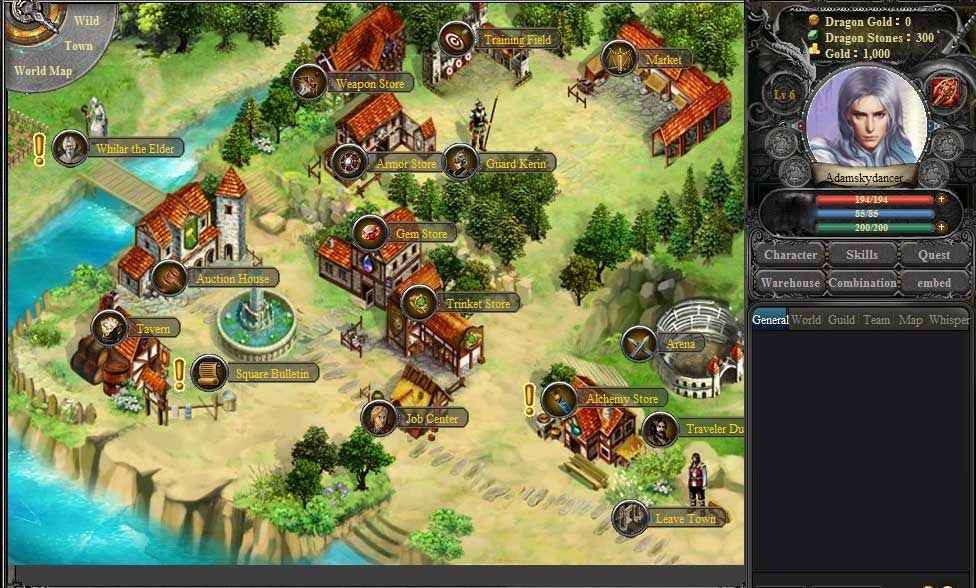Open the Combination panel
The image size is (976, 588).
click(862, 283)
